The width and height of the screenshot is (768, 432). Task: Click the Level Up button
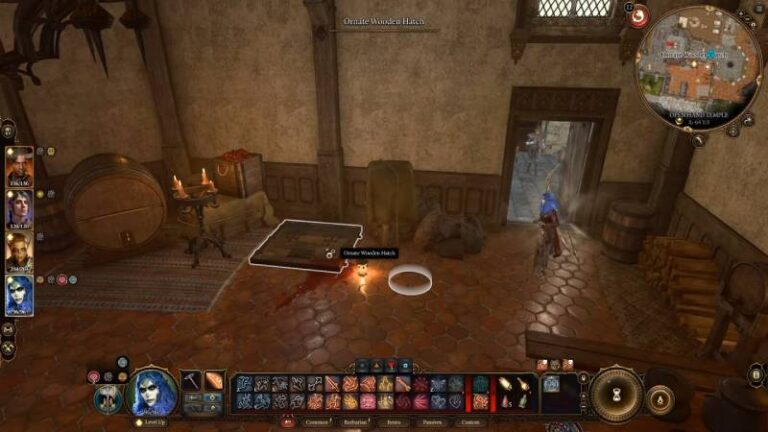click(x=152, y=422)
